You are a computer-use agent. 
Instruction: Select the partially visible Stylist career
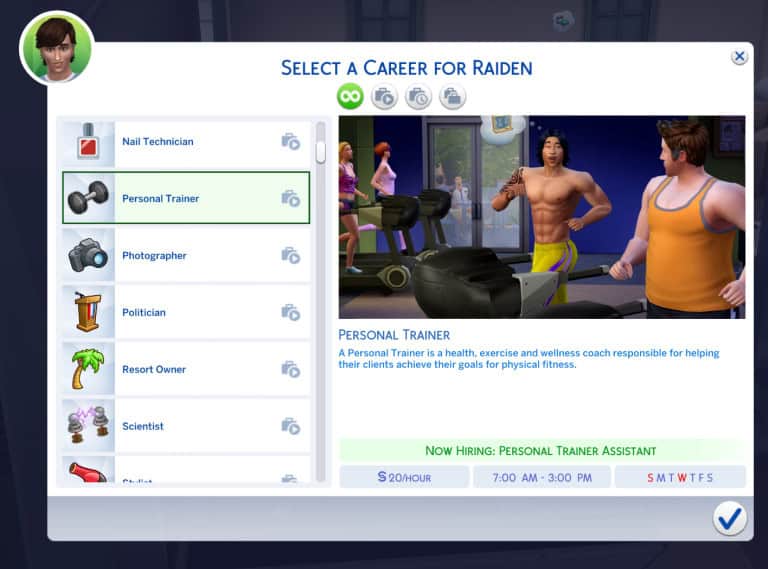coord(186,474)
